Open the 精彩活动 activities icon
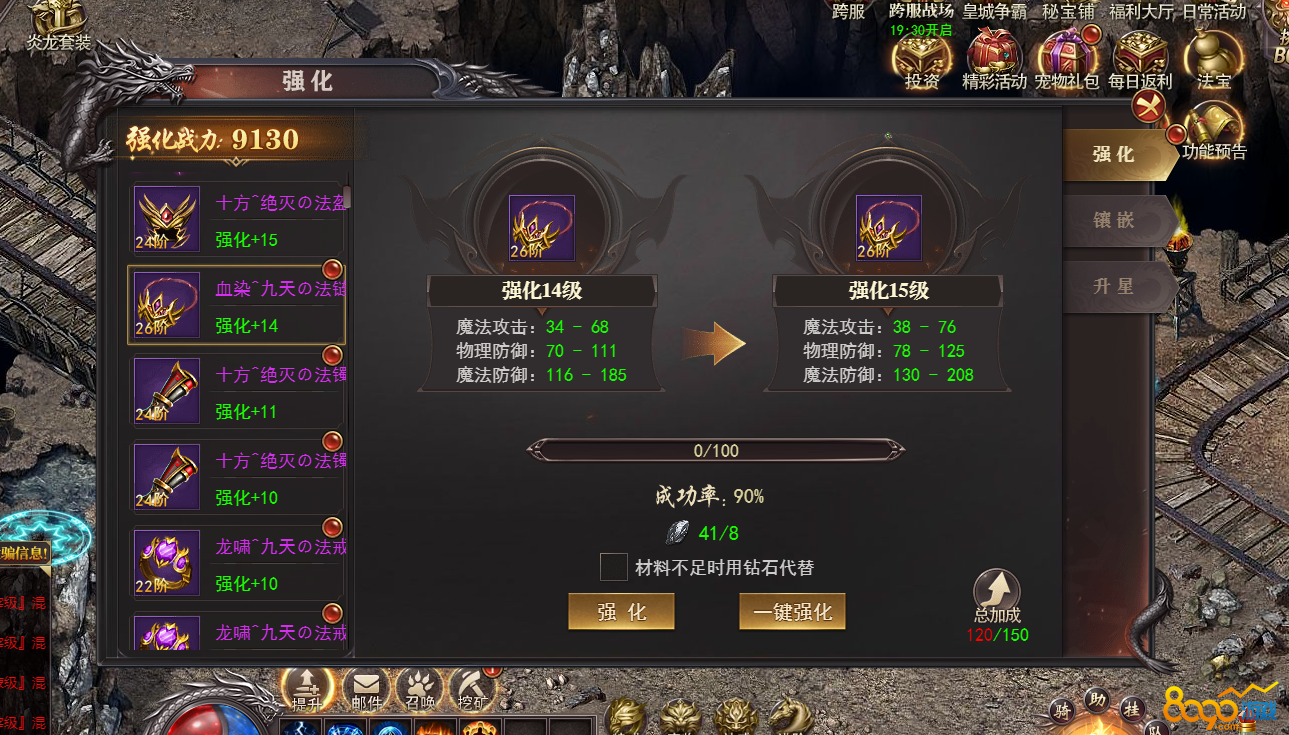1289x735 pixels. coord(994,55)
